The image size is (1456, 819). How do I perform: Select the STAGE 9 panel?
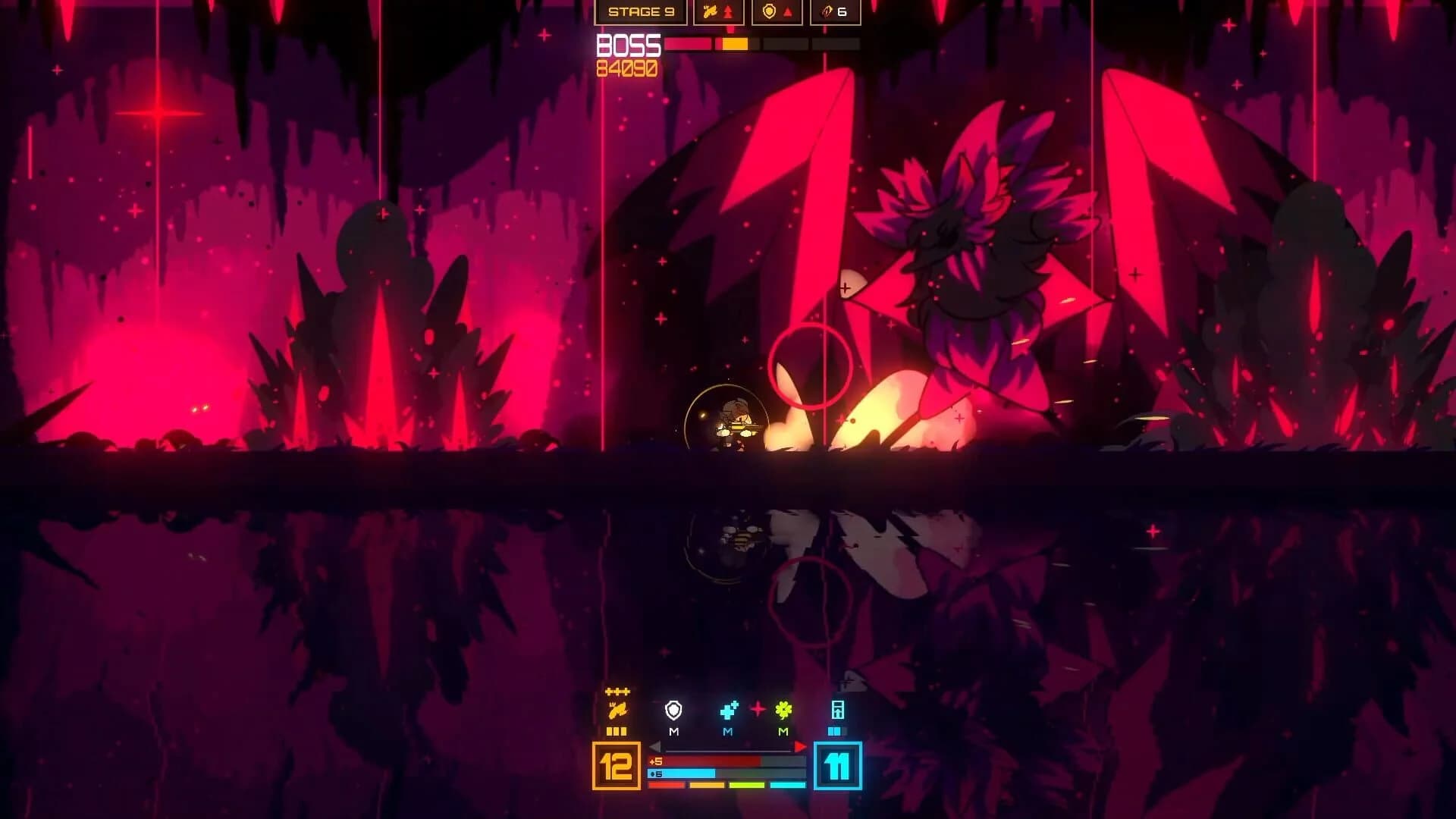coord(642,12)
